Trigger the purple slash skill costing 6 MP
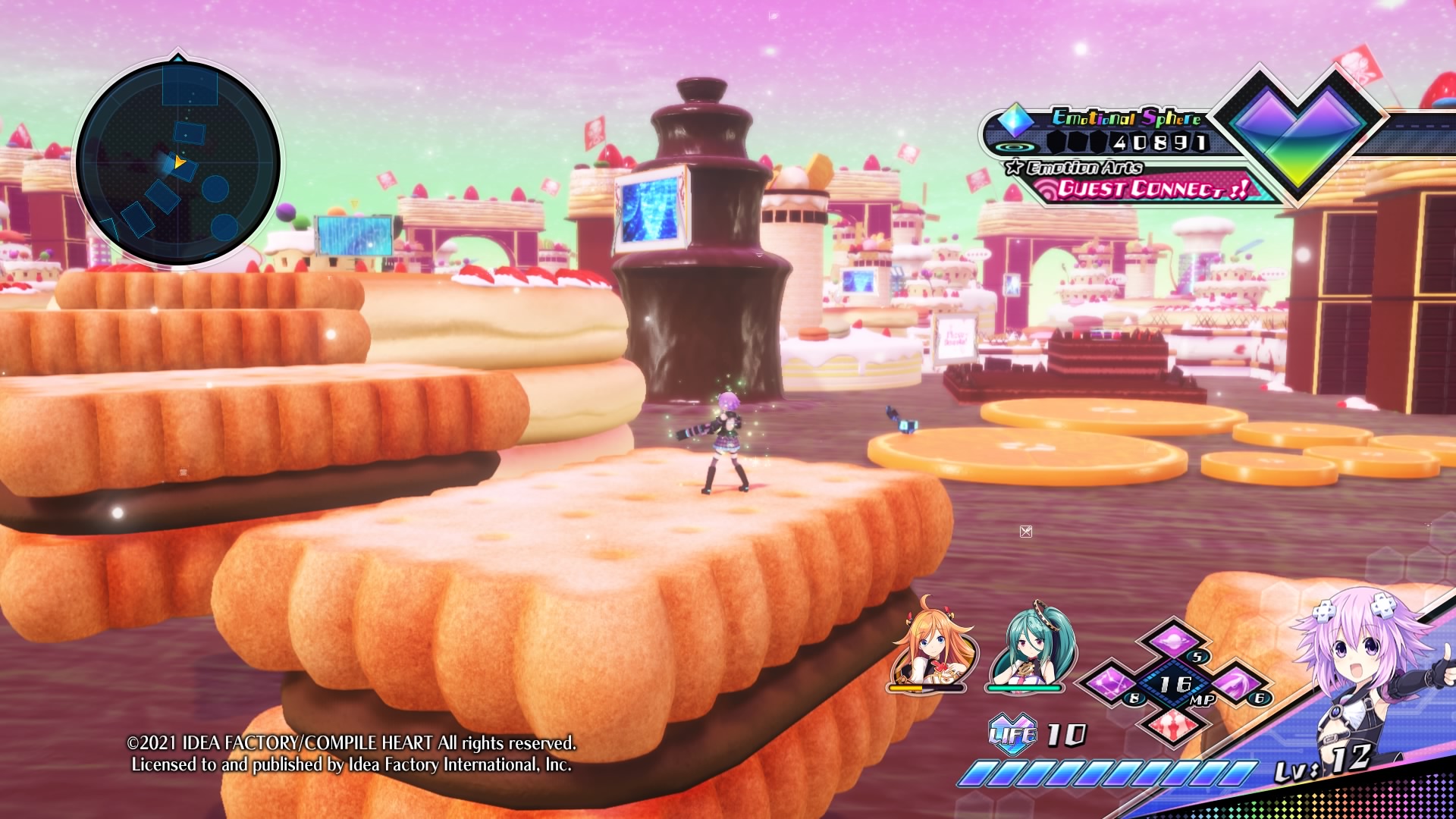1456x819 pixels. [1234, 682]
